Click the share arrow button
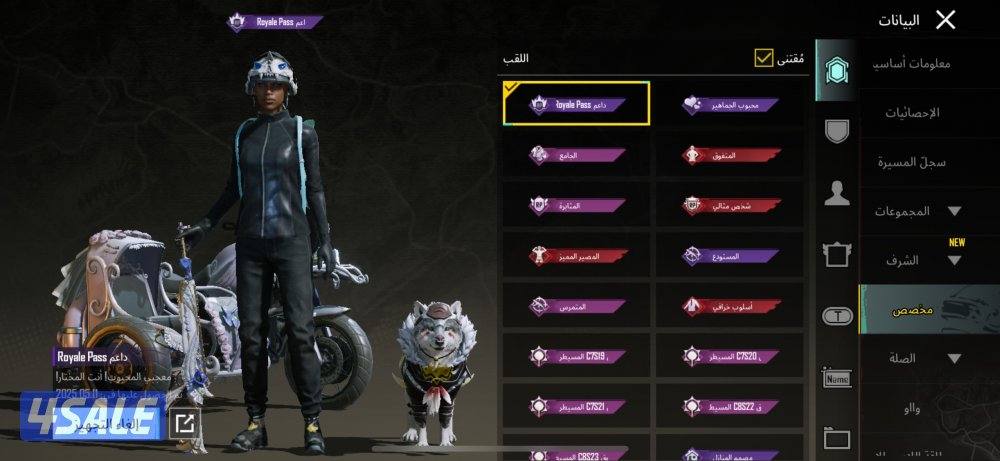 [184, 423]
